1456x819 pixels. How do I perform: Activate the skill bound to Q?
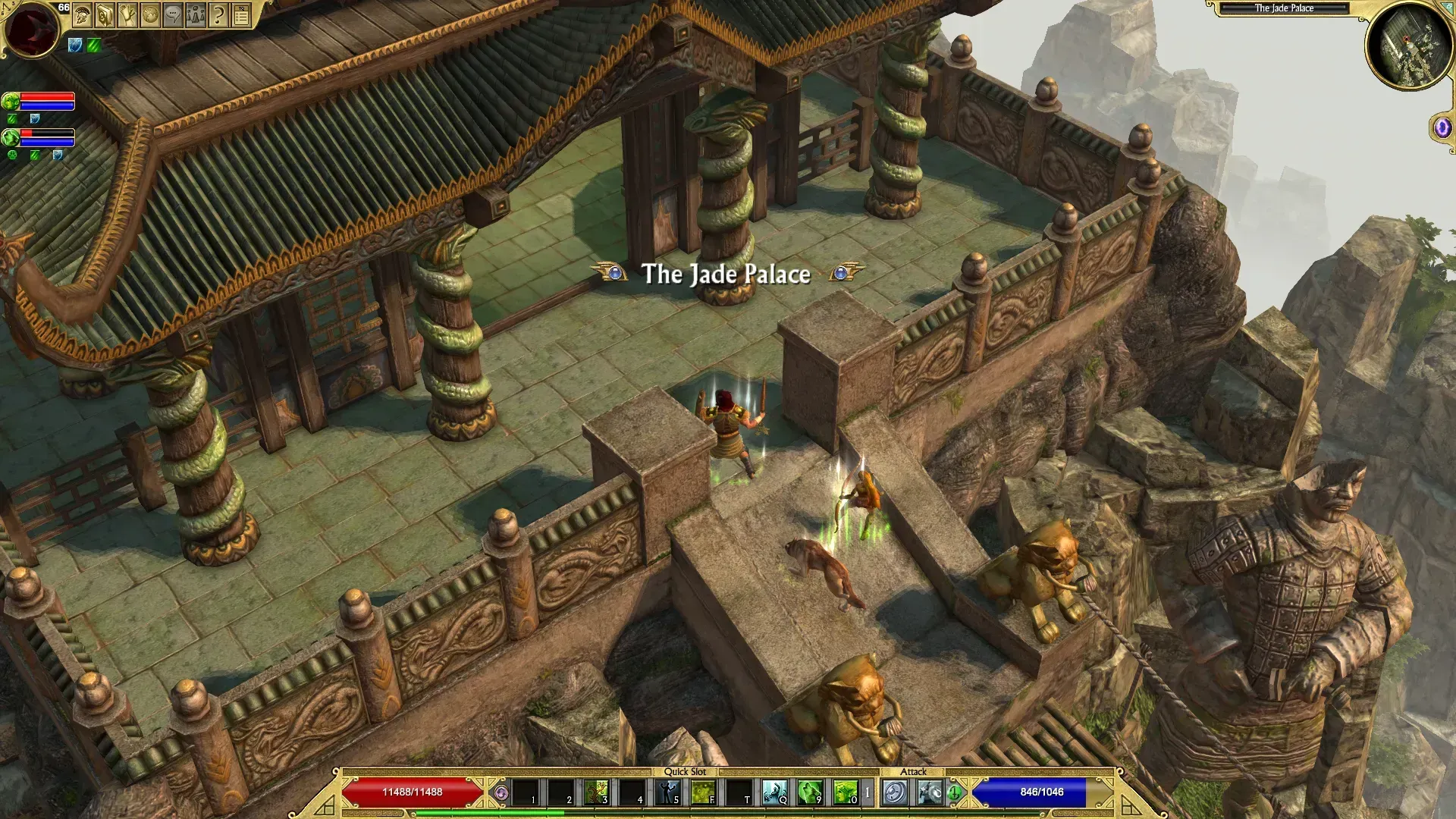774,792
